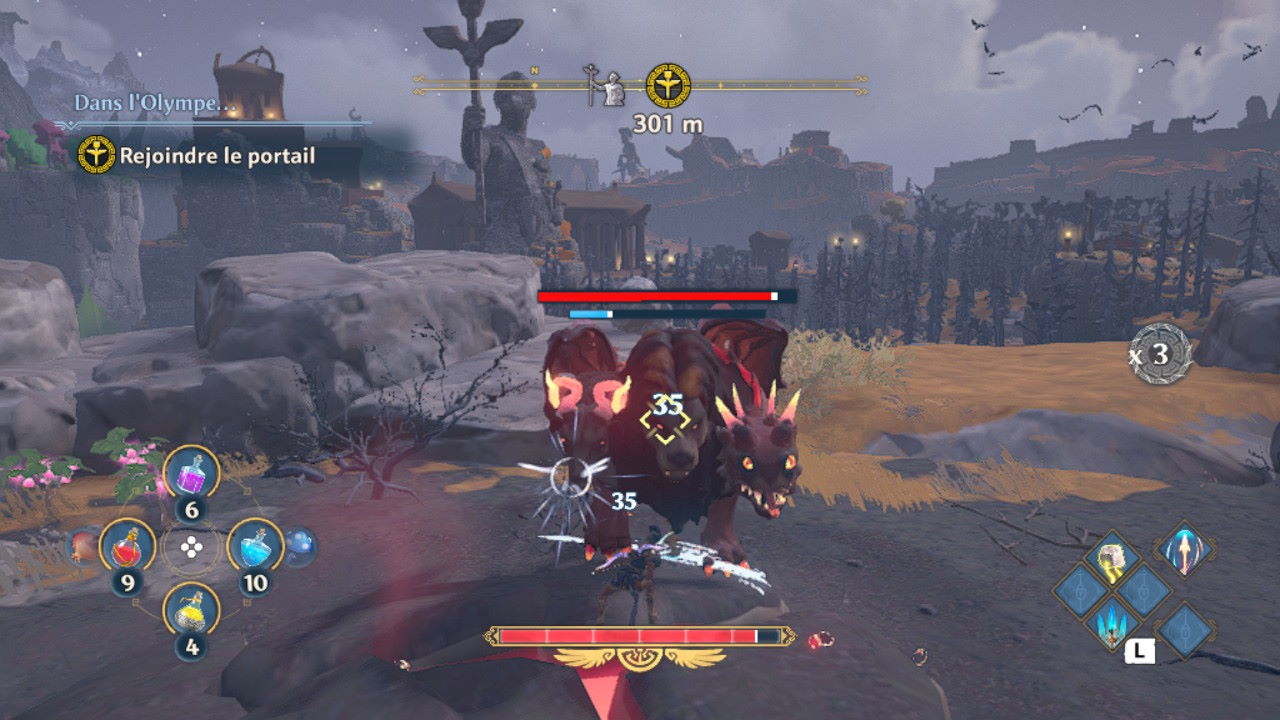Use the blue stamina potion
Screen dimensions: 1280x720
(254, 545)
